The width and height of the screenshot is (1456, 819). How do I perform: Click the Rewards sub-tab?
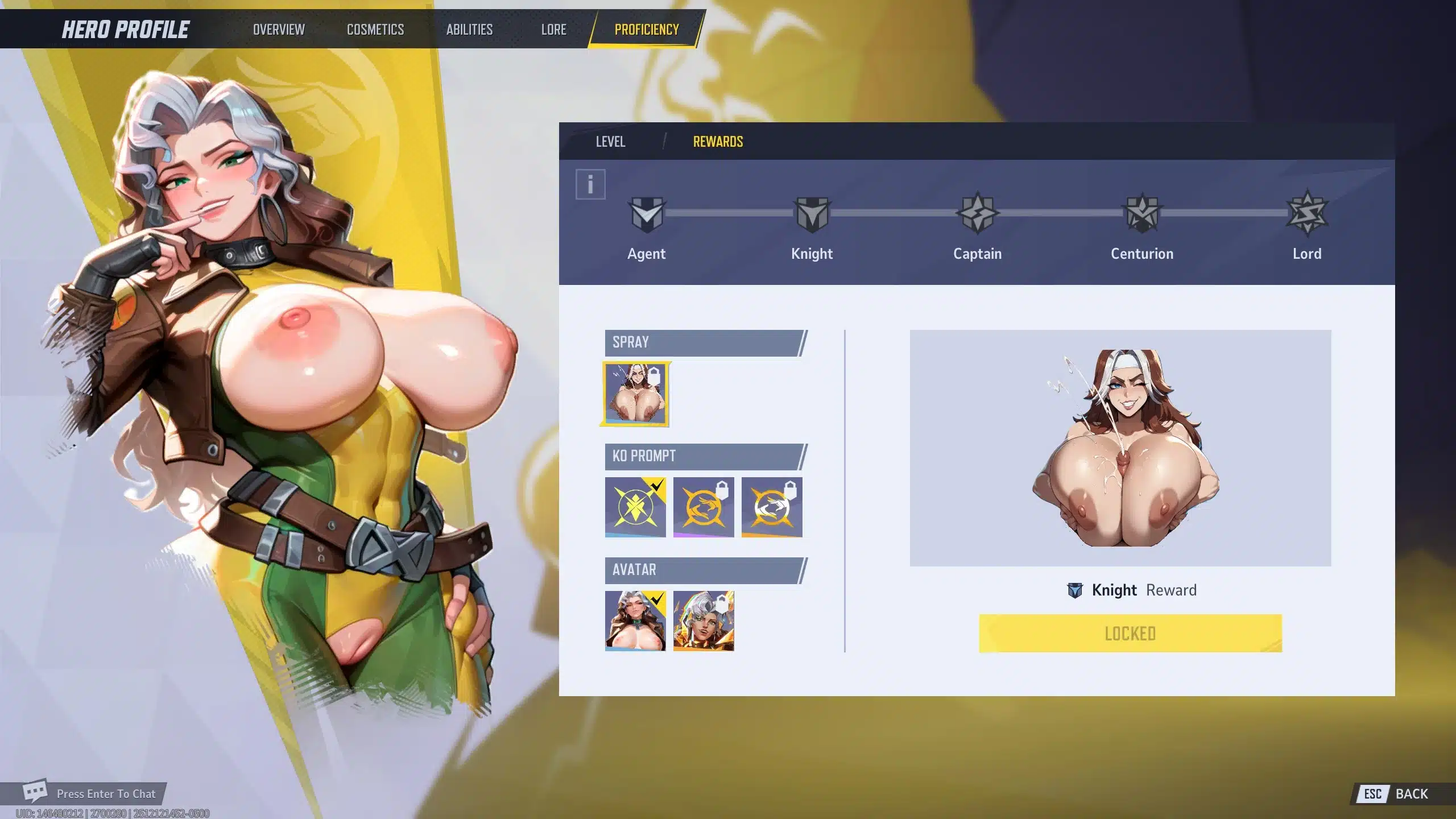pyautogui.click(x=718, y=142)
